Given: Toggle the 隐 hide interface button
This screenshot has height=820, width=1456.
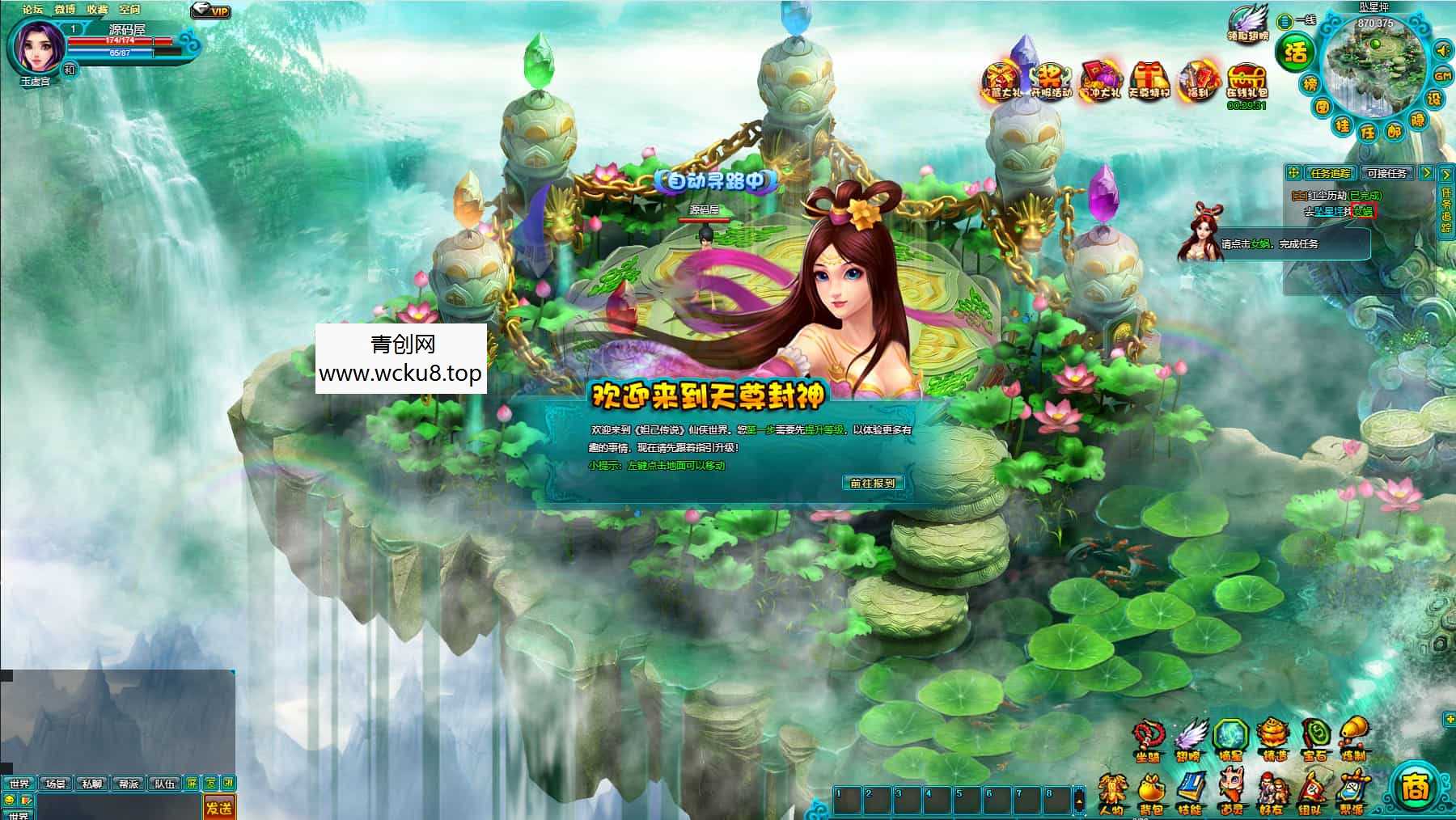Looking at the screenshot, I should [1418, 121].
